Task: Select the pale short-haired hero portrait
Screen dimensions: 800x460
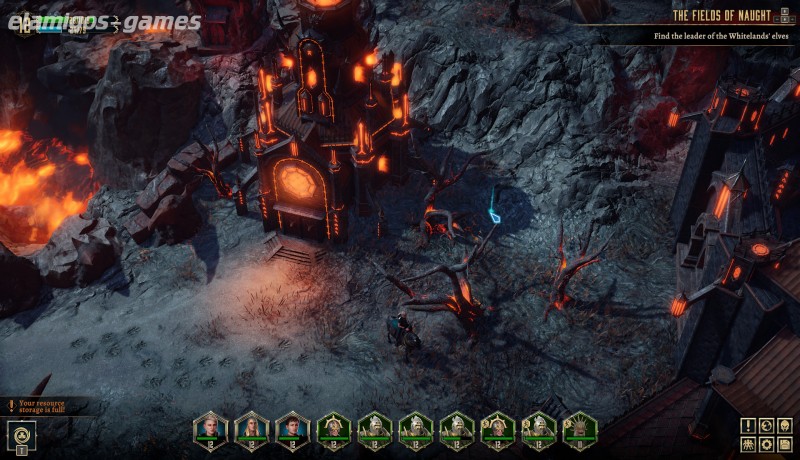Action: [210, 428]
